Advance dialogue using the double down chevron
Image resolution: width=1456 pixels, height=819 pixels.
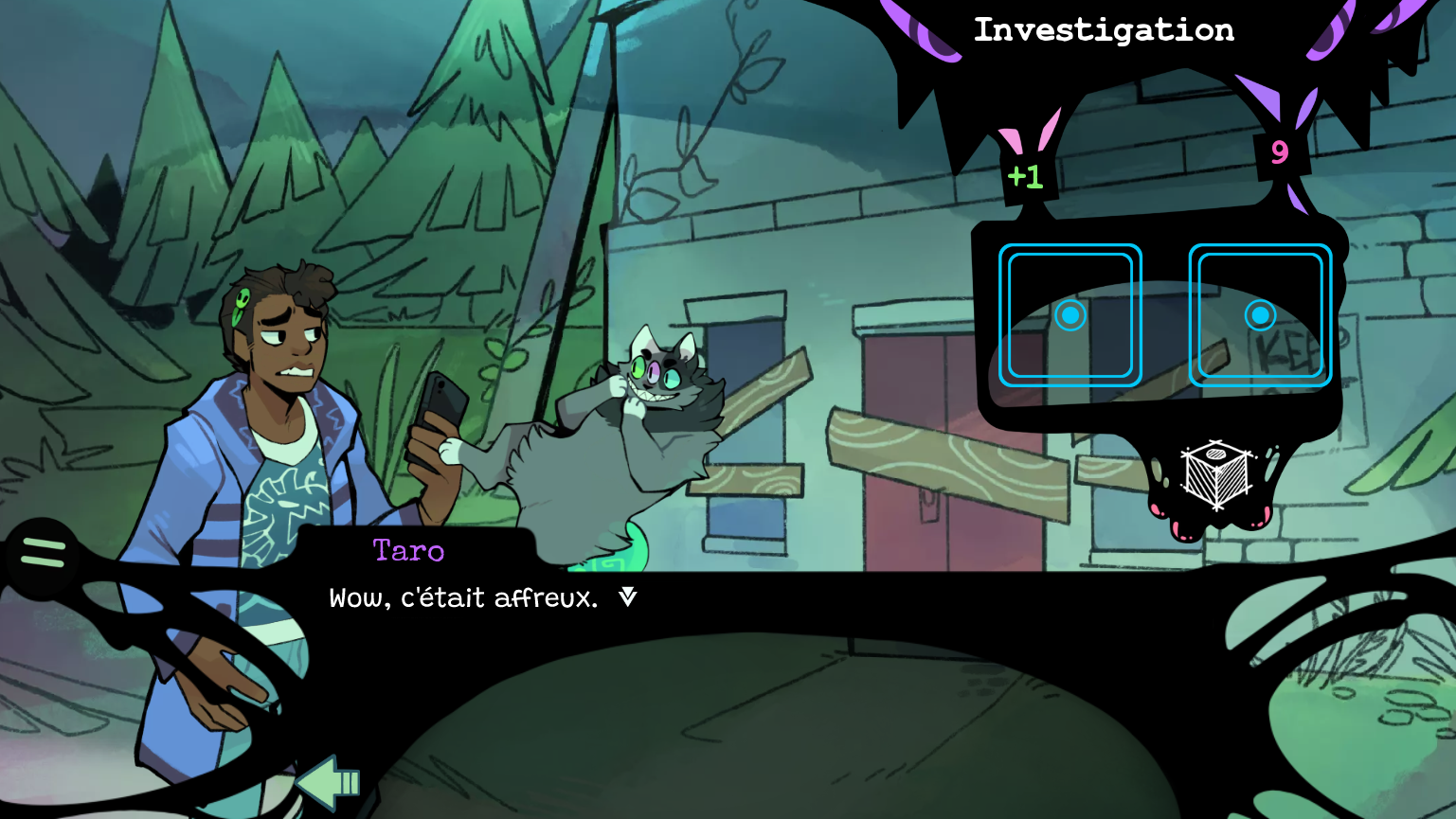(x=627, y=596)
